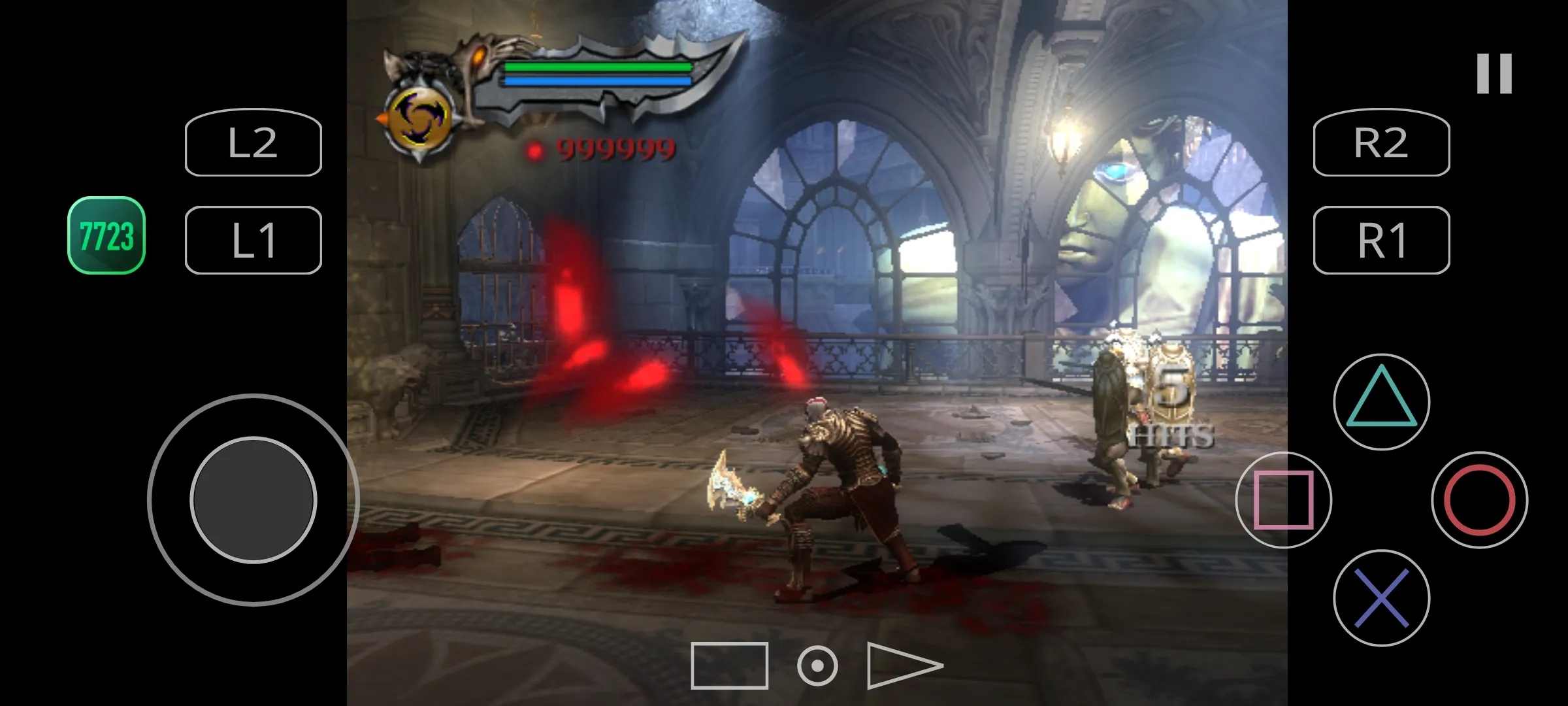Tap the L2 shoulder button
The image size is (1568, 706).
(x=253, y=143)
